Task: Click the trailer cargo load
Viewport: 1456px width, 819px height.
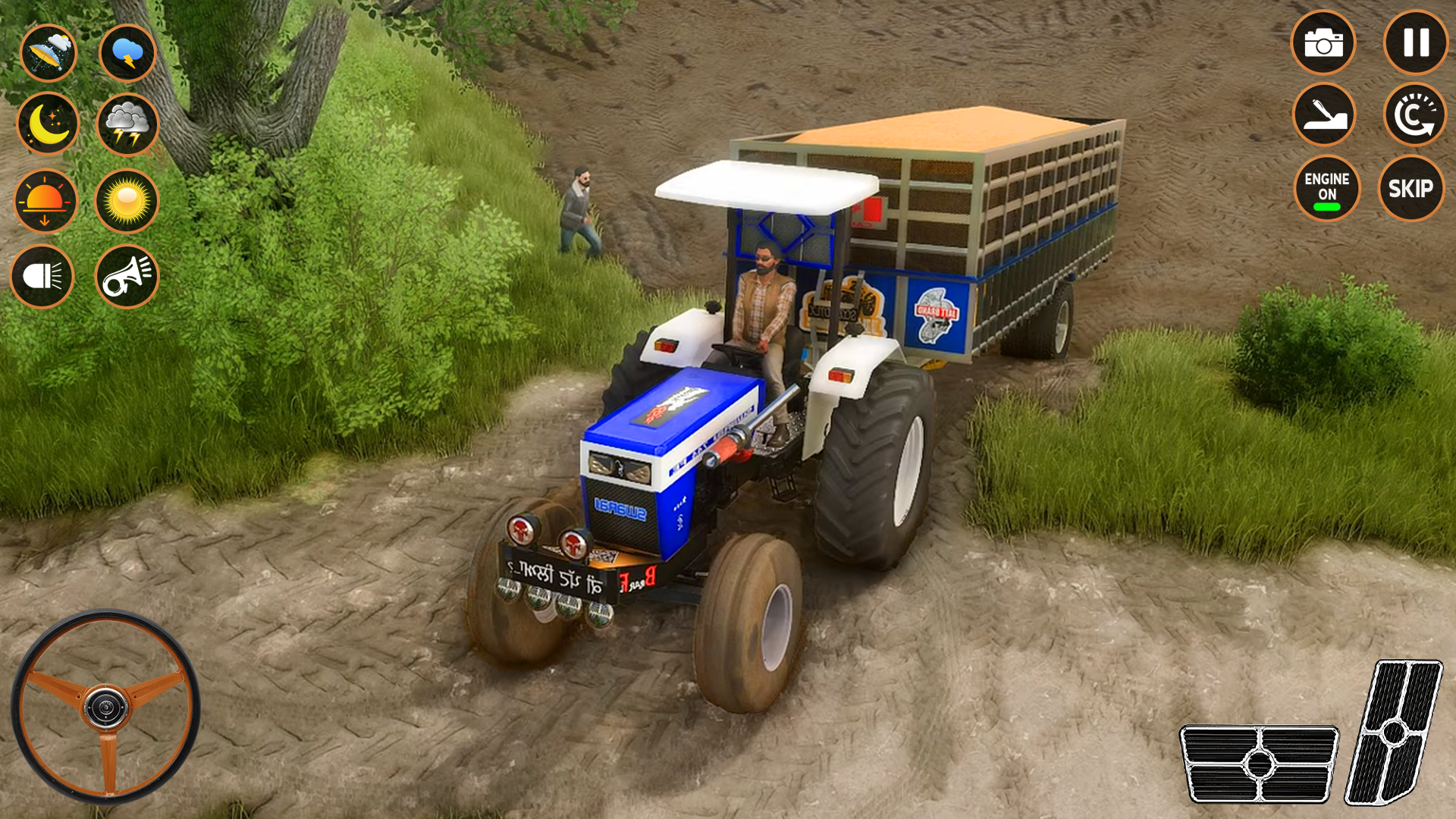Action: point(933,129)
